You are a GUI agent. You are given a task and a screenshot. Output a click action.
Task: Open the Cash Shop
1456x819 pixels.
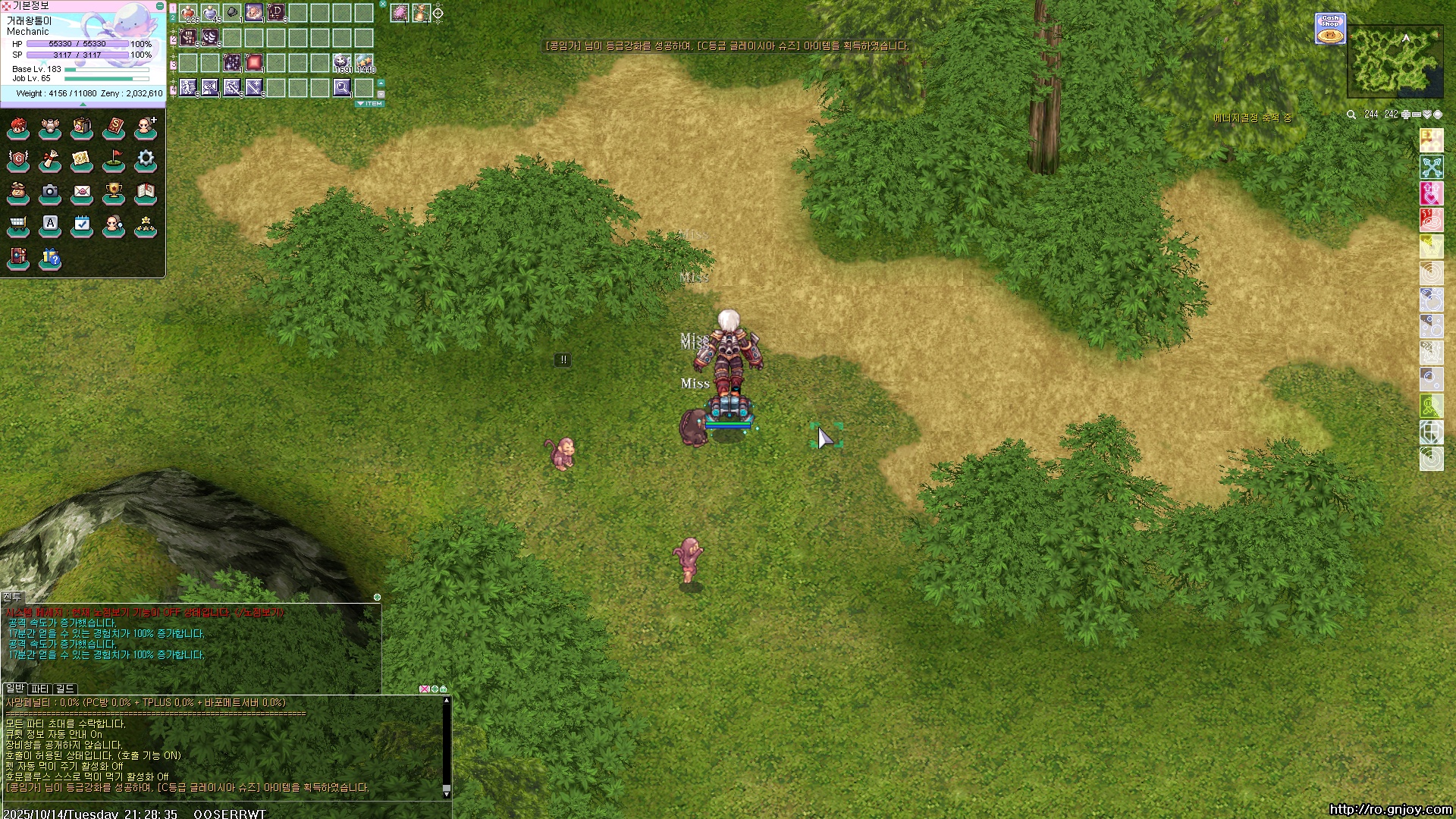[x=1330, y=29]
